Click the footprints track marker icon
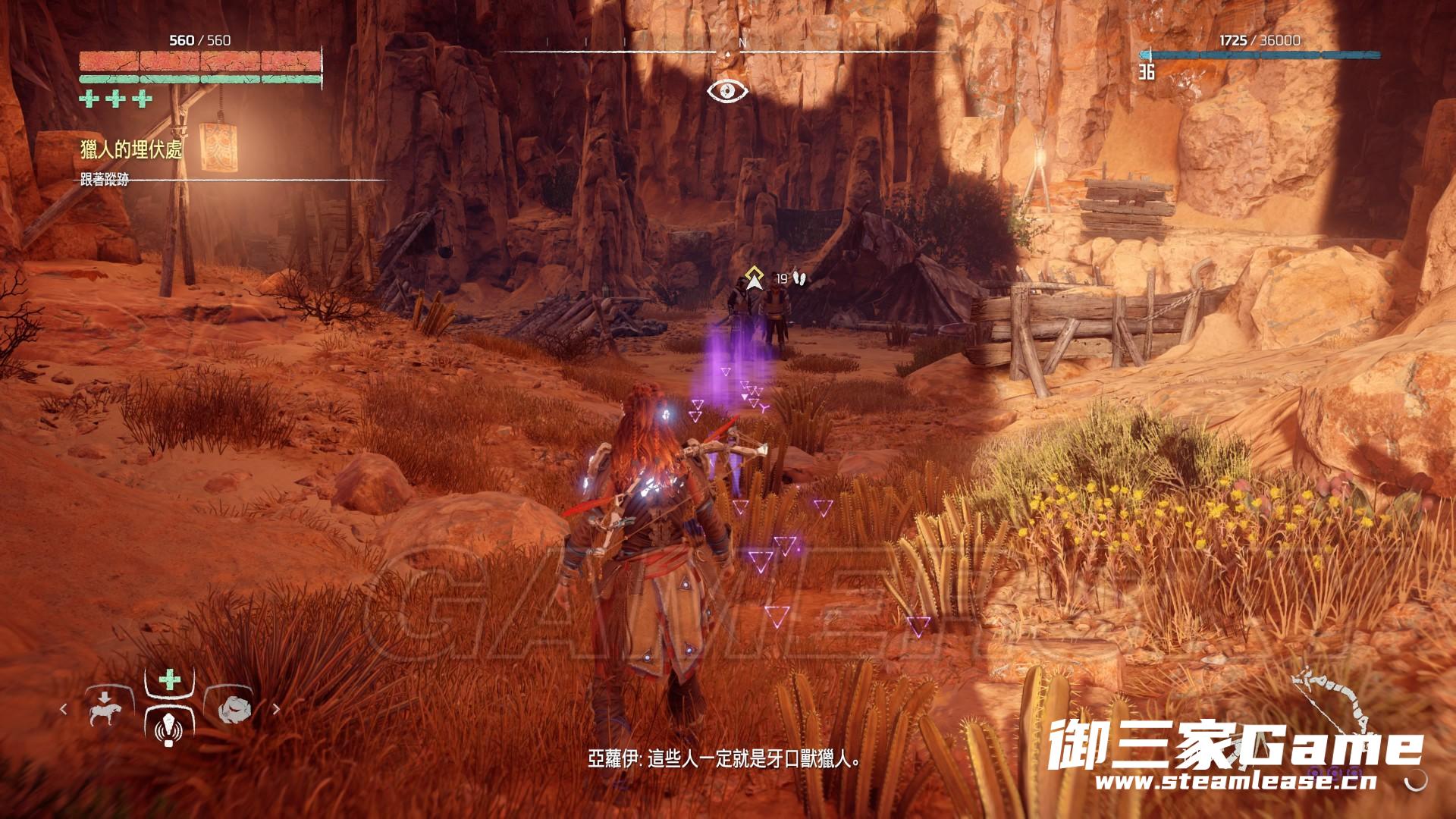Image resolution: width=1456 pixels, height=819 pixels. click(799, 280)
